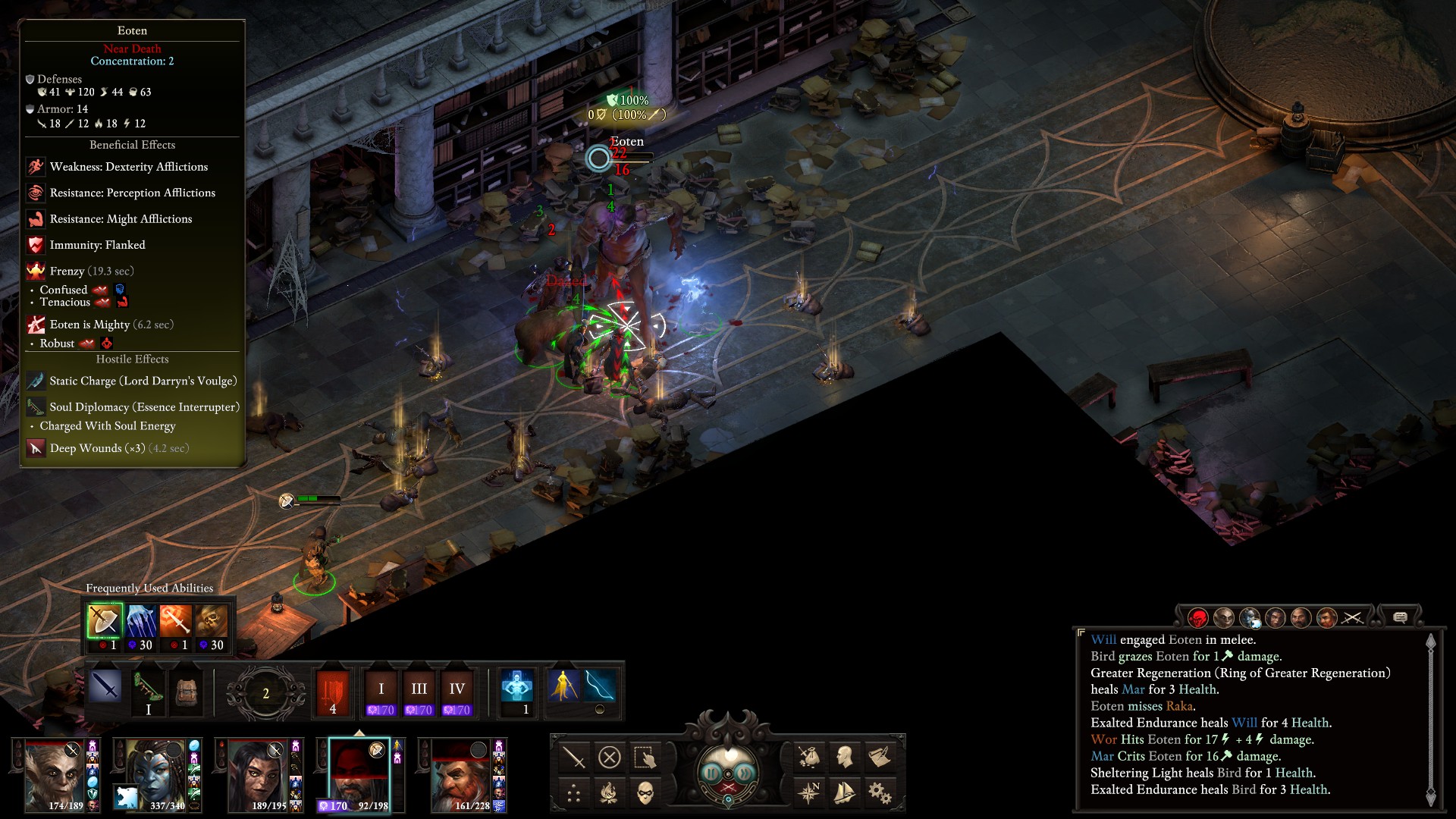Cancel current action with the X button

pyautogui.click(x=610, y=757)
